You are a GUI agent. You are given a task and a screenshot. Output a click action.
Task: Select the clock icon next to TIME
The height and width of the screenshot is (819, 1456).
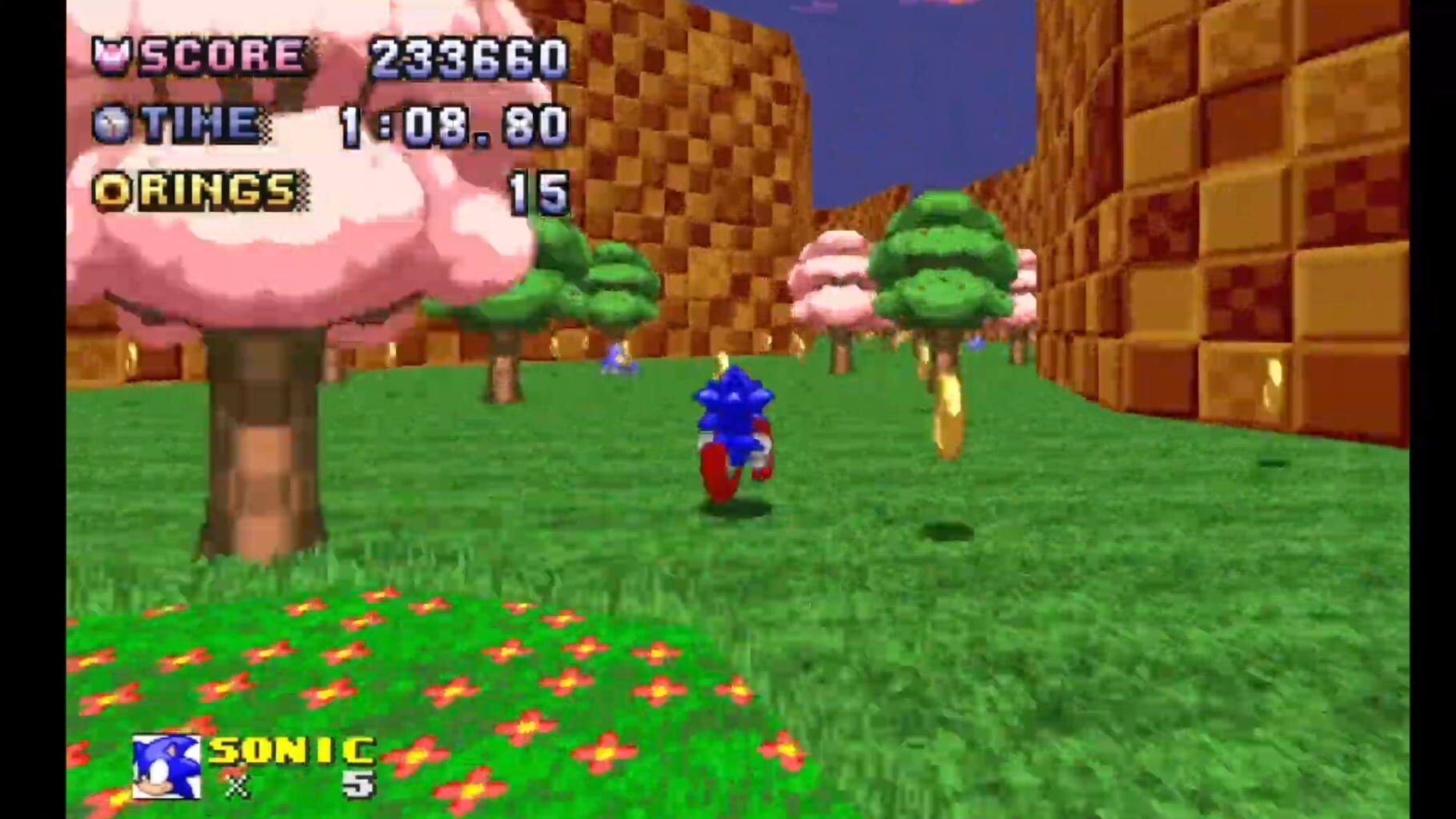[112, 122]
